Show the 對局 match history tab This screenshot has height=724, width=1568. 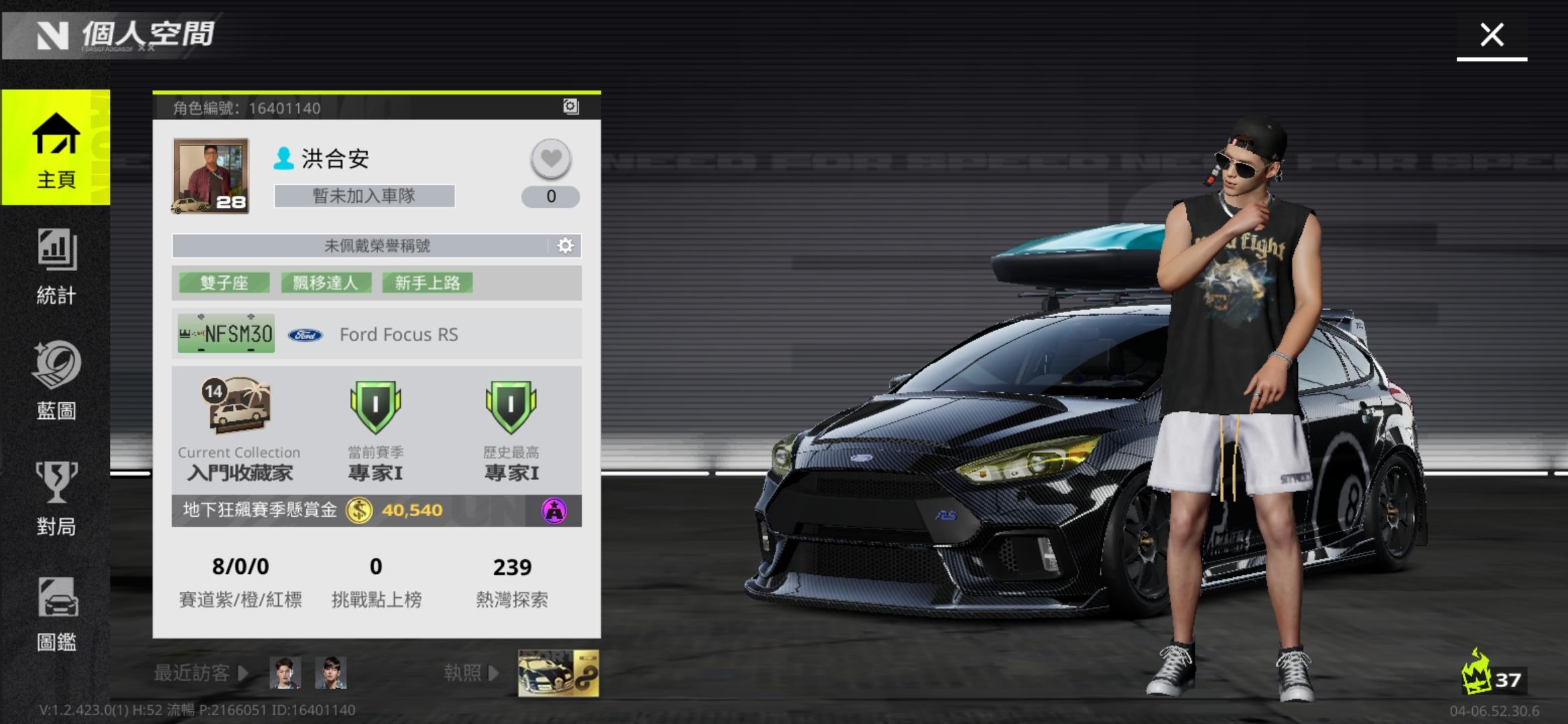(56, 497)
